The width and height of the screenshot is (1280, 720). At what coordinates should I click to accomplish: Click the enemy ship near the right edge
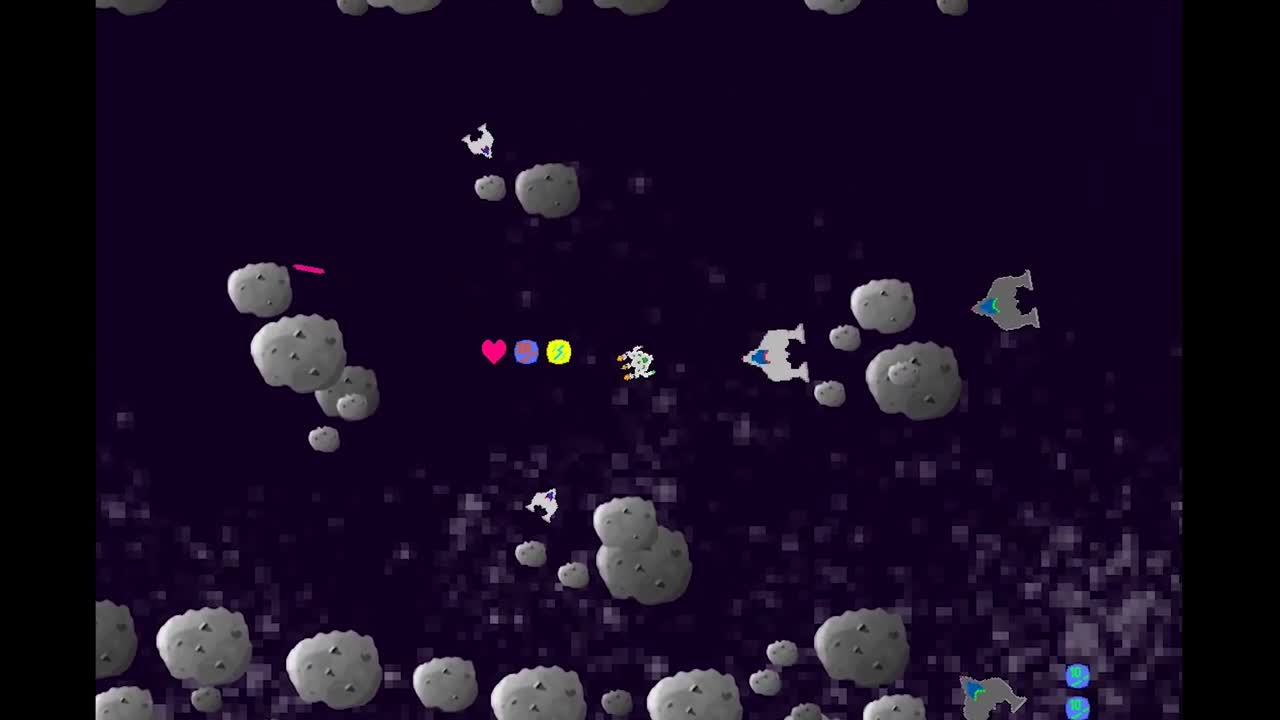click(x=1003, y=300)
